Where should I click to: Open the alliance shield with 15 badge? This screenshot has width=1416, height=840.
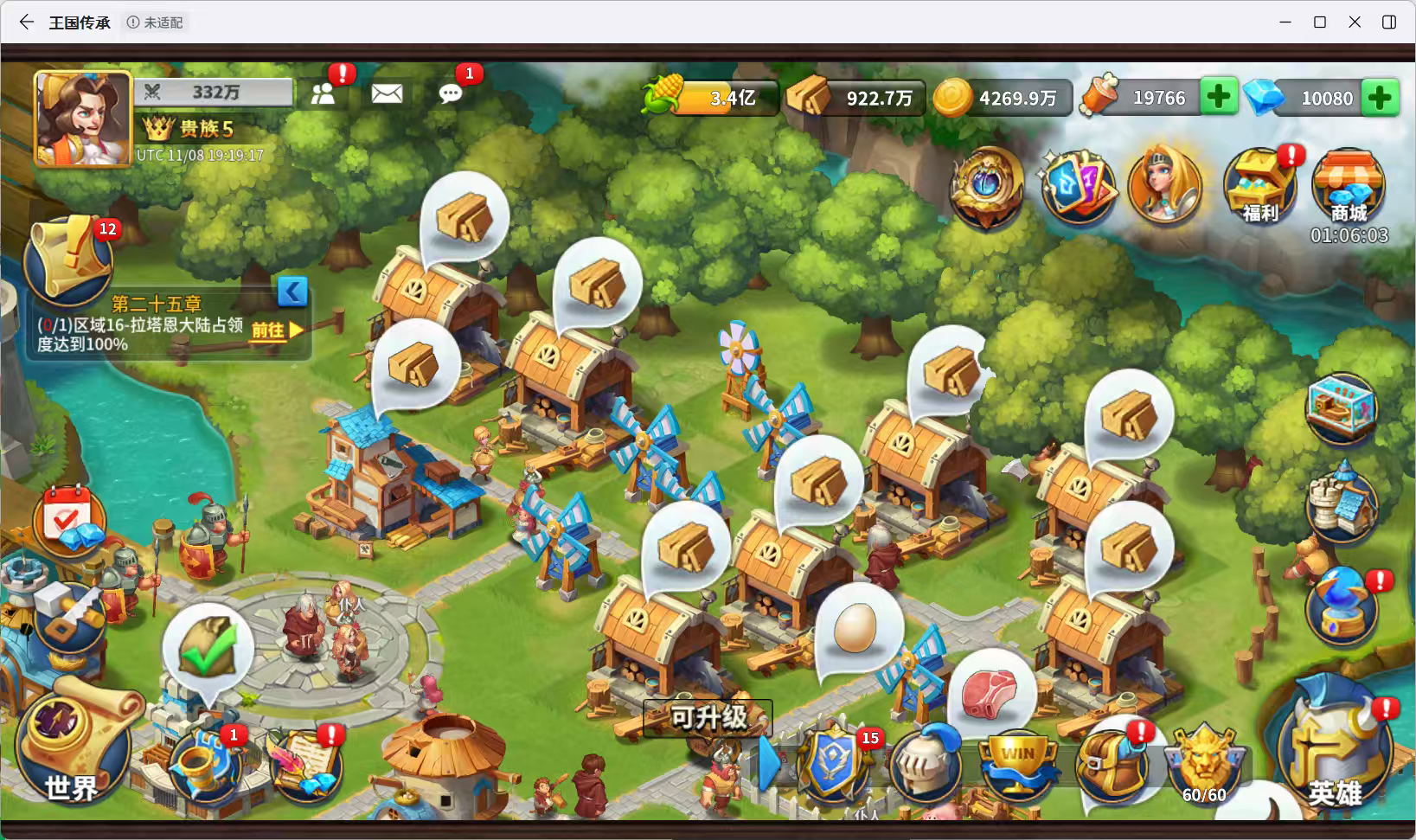(833, 766)
